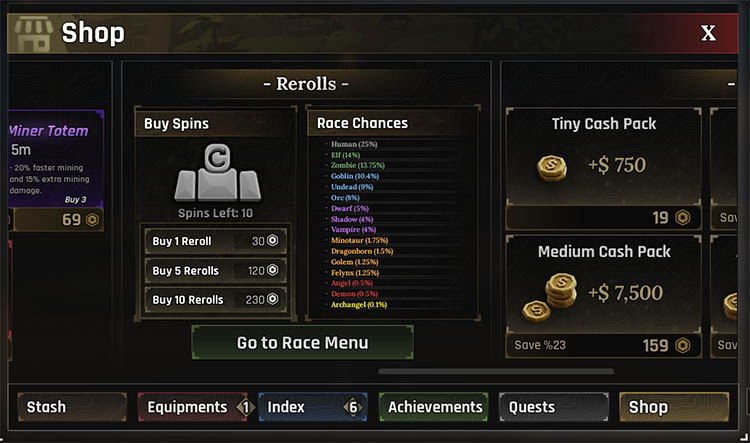Purchase the Buy 5 Rerolls option
The width and height of the screenshot is (750, 443).
[x=216, y=270]
